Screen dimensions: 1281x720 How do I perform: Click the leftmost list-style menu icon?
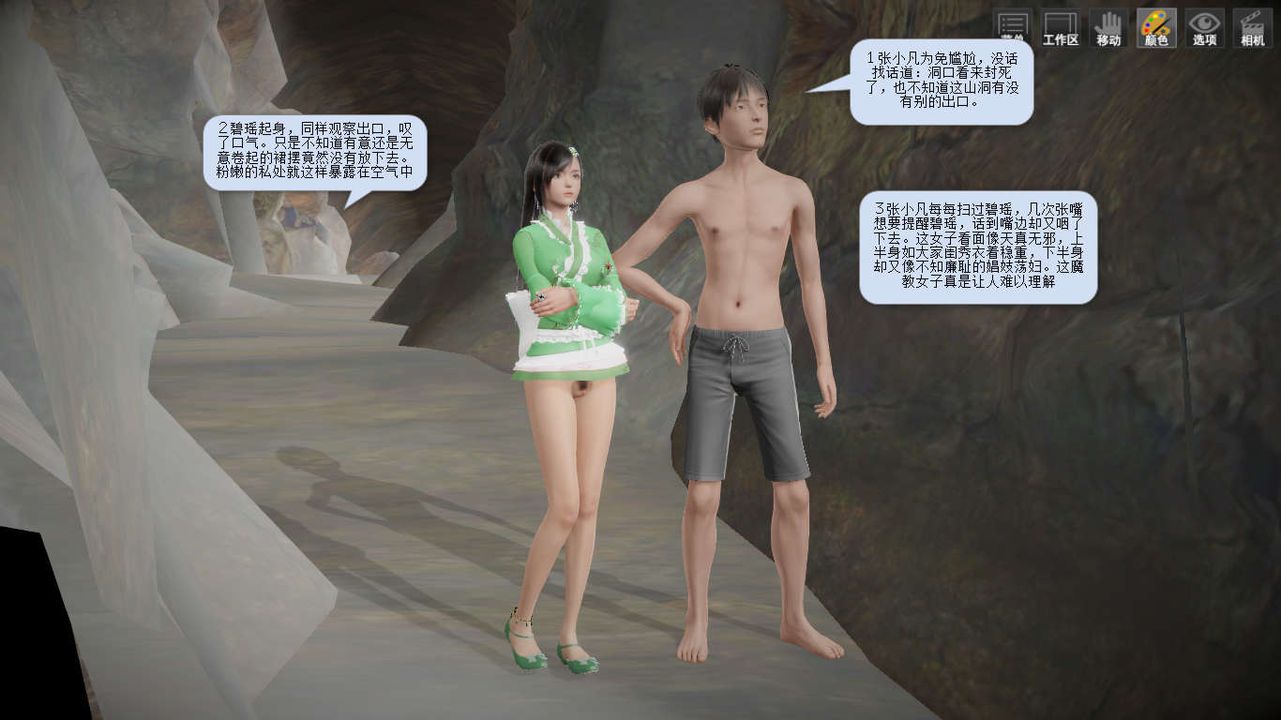point(1011,22)
